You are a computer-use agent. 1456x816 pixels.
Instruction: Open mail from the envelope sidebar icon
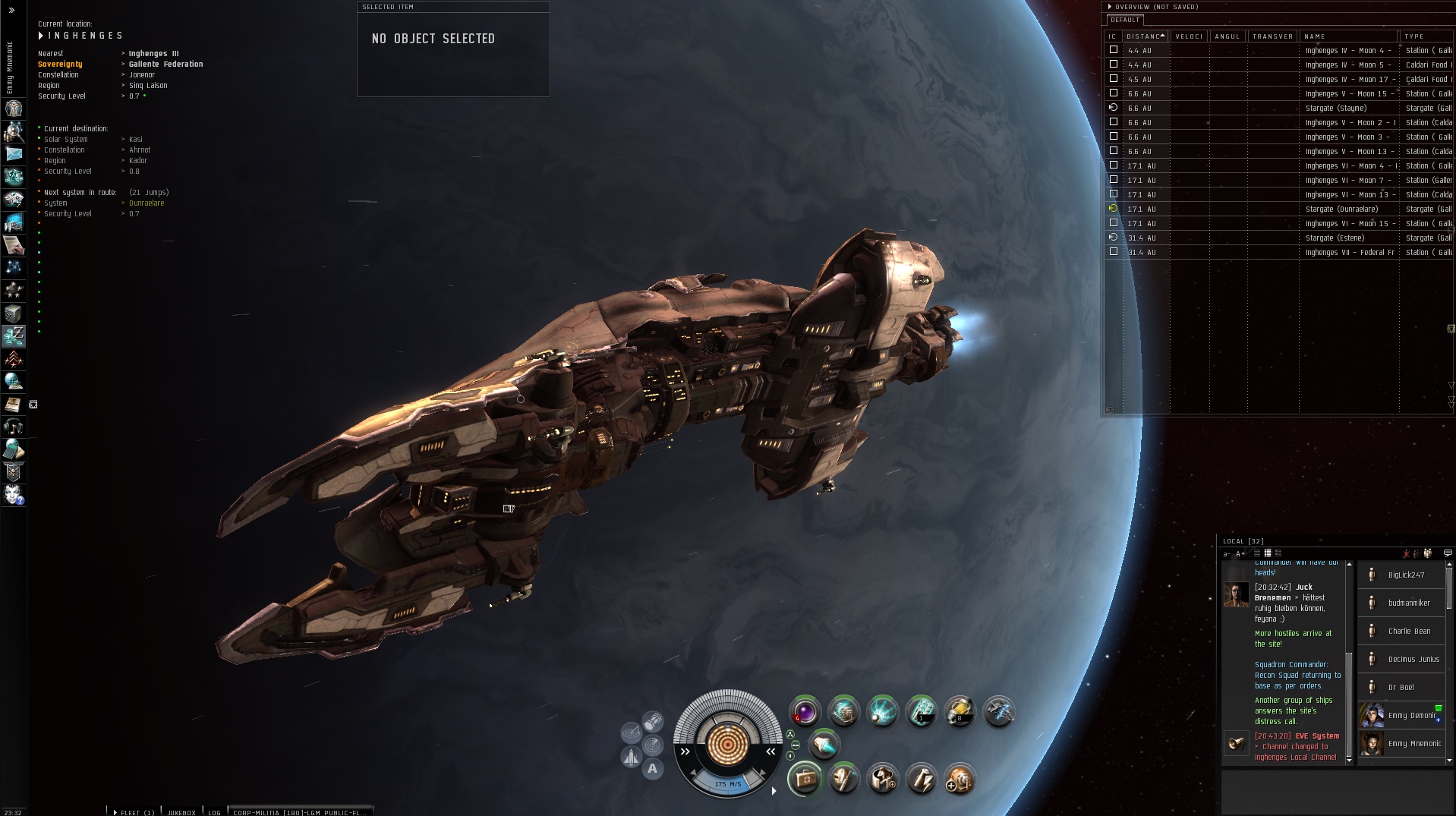(14, 153)
